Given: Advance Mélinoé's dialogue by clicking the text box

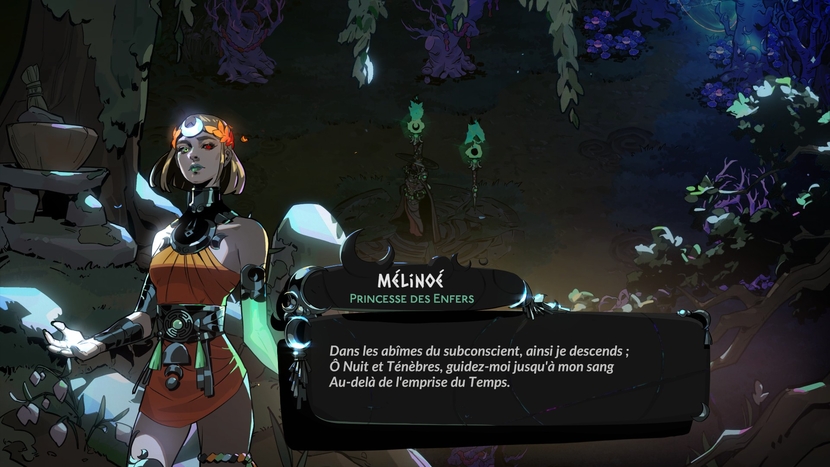Looking at the screenshot, I should [495, 368].
